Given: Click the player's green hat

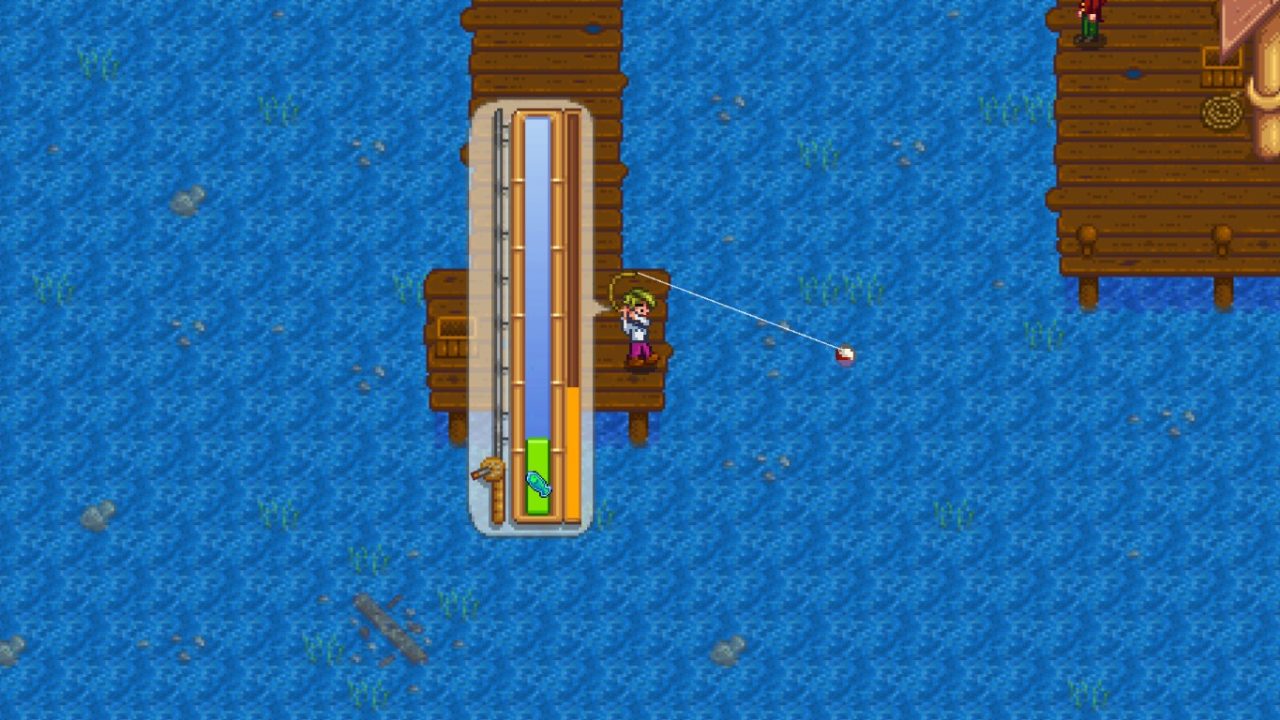Looking at the screenshot, I should coord(638,297).
